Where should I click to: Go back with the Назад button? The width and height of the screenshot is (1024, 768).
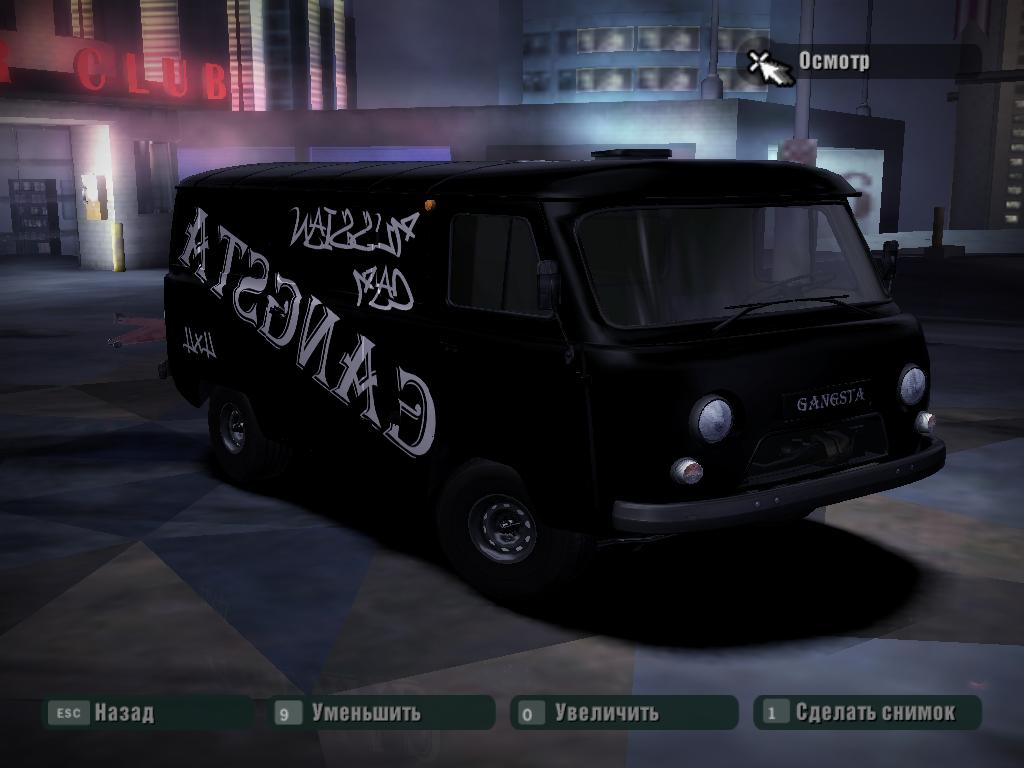[x=123, y=713]
